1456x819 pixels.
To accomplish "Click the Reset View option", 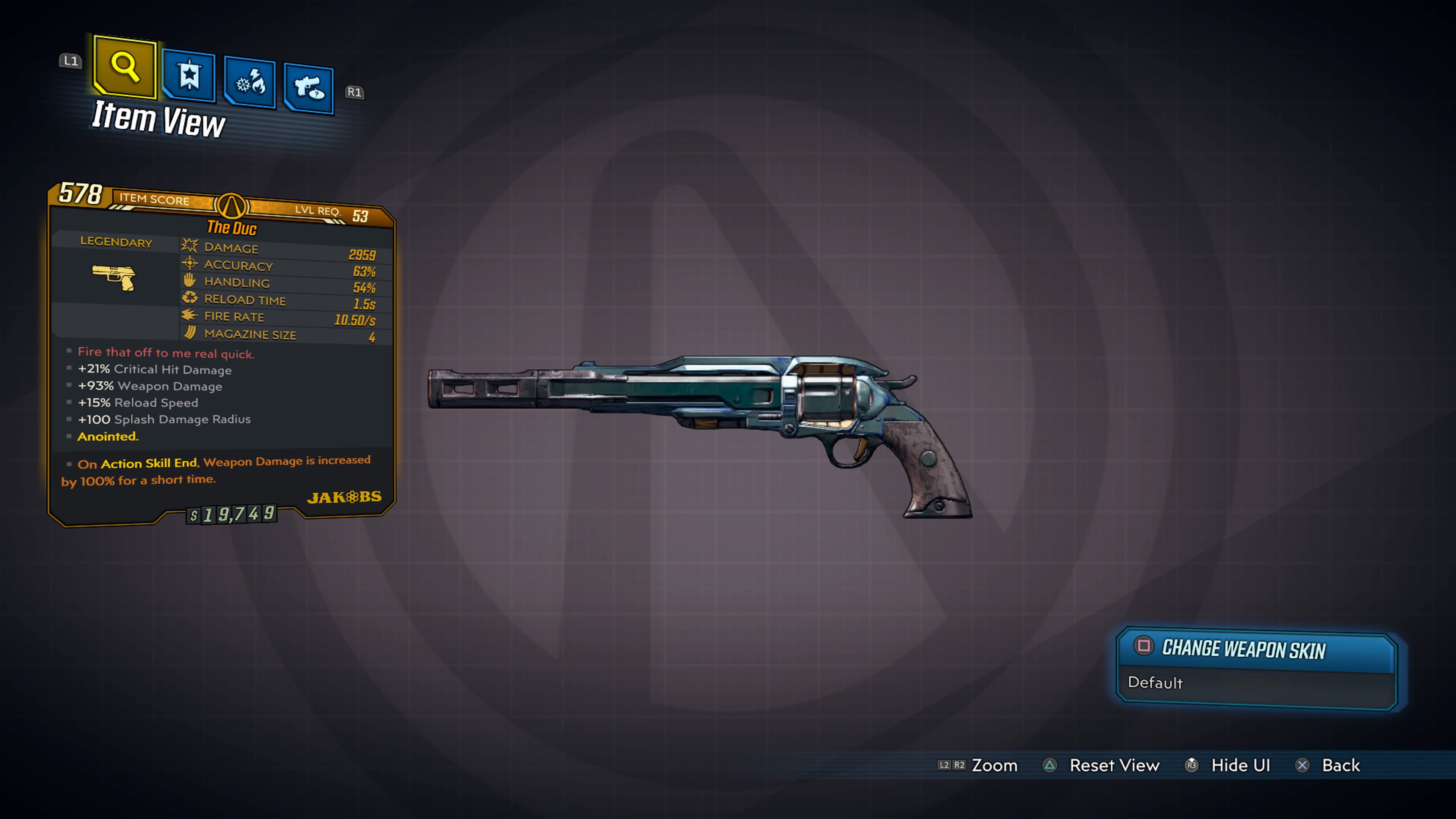I will pos(1114,765).
